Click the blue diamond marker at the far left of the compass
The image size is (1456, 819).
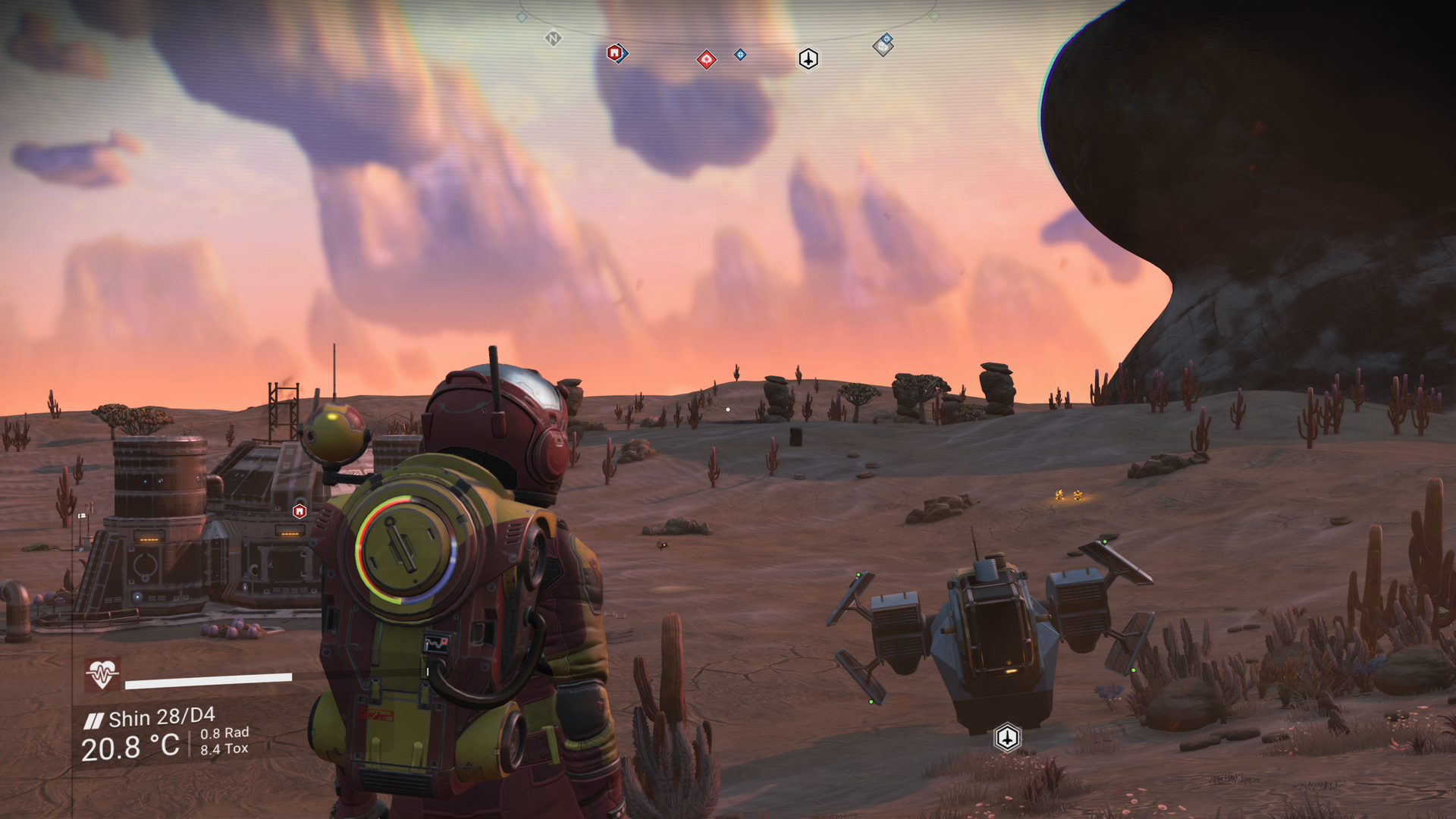(522, 17)
